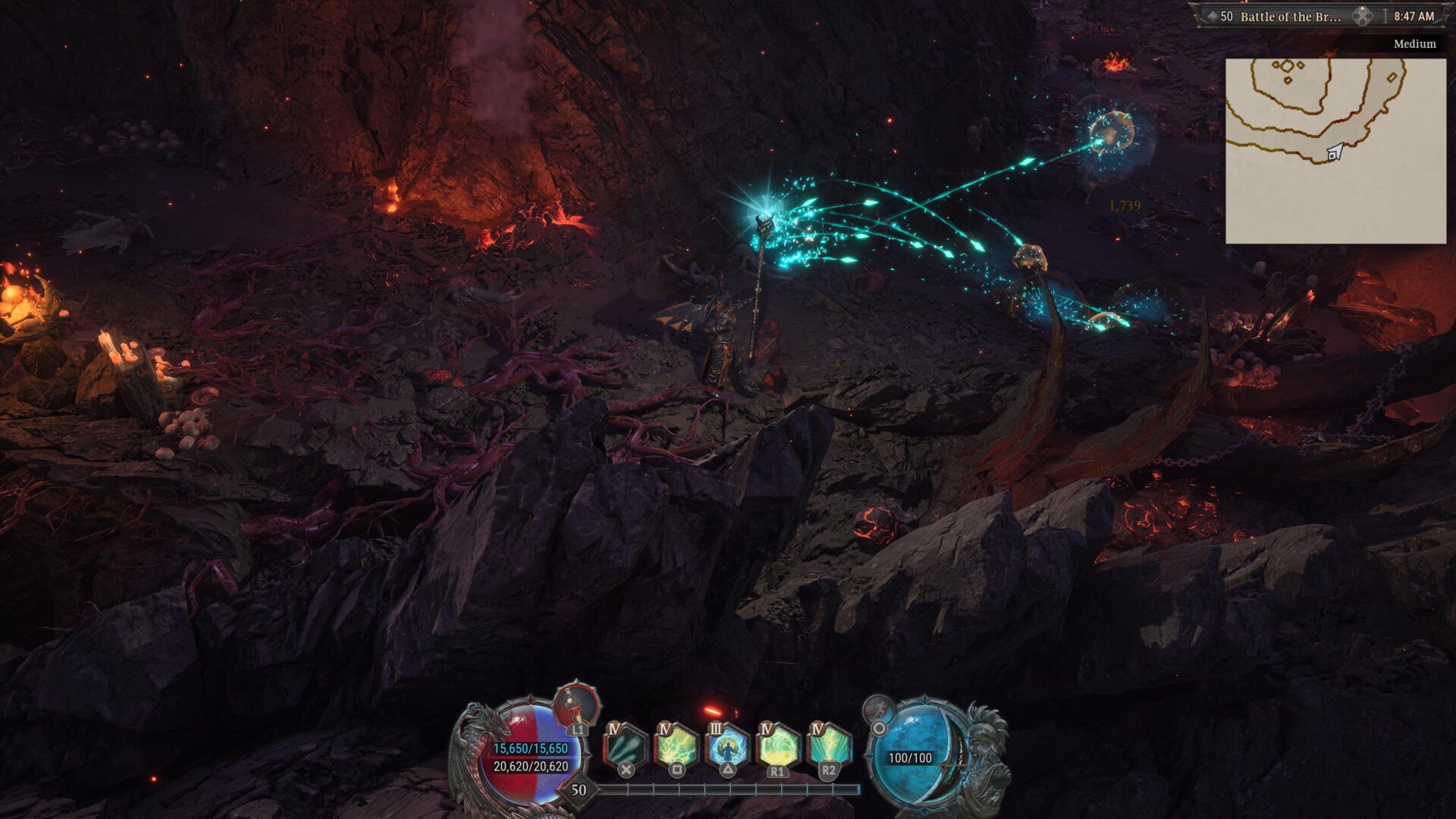Trigger the teal lightning strike skill

[828, 747]
